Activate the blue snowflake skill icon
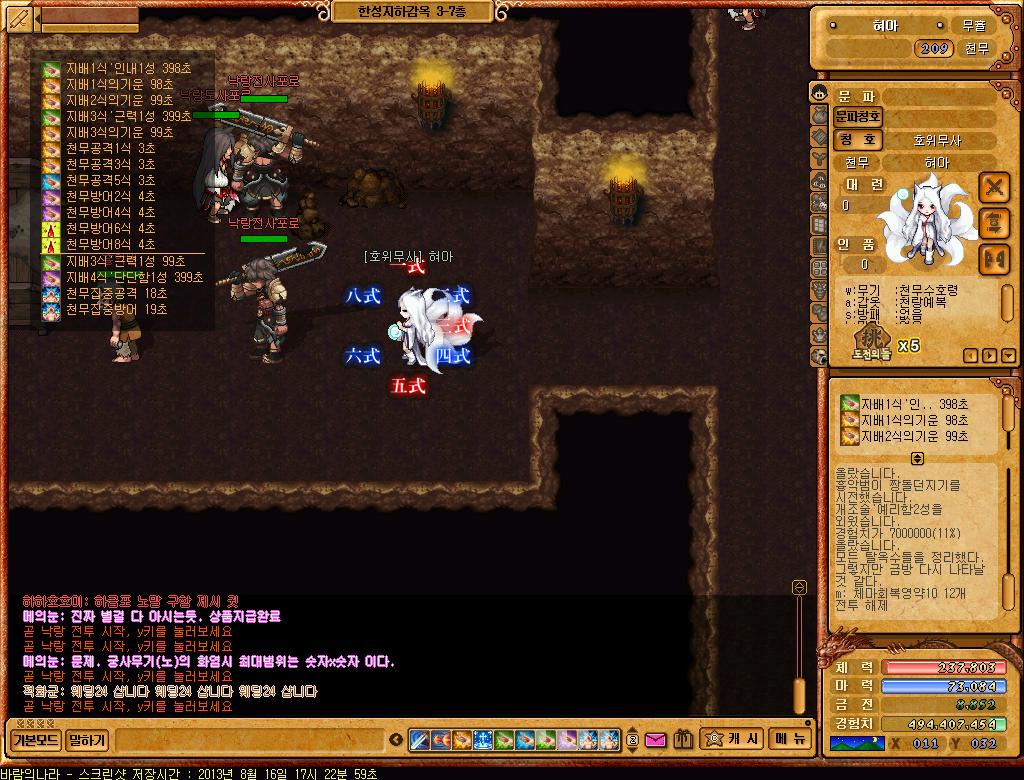Viewport: 1024px width, 780px height. [x=483, y=741]
